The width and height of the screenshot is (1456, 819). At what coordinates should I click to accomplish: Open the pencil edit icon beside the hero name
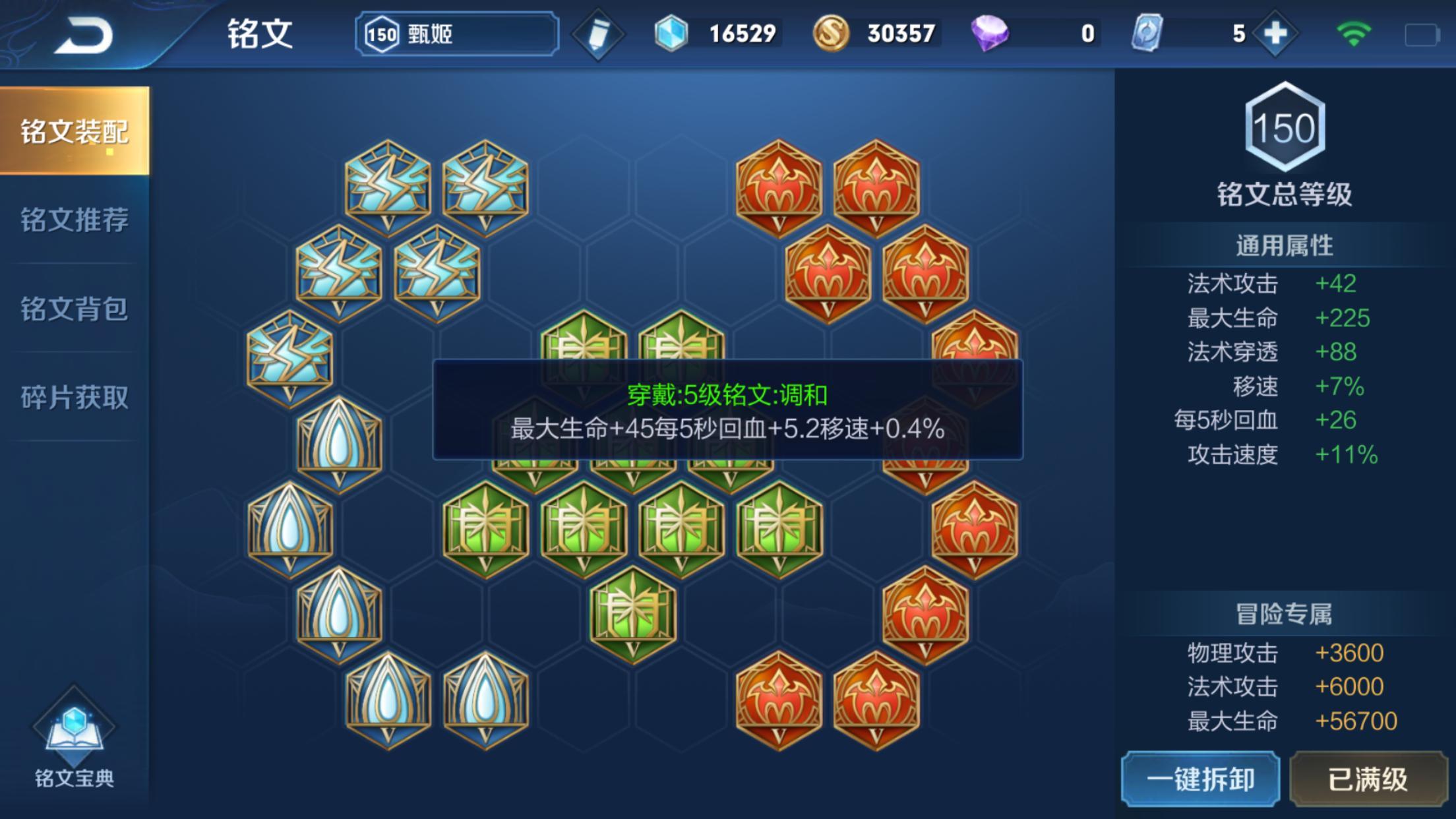point(599,33)
